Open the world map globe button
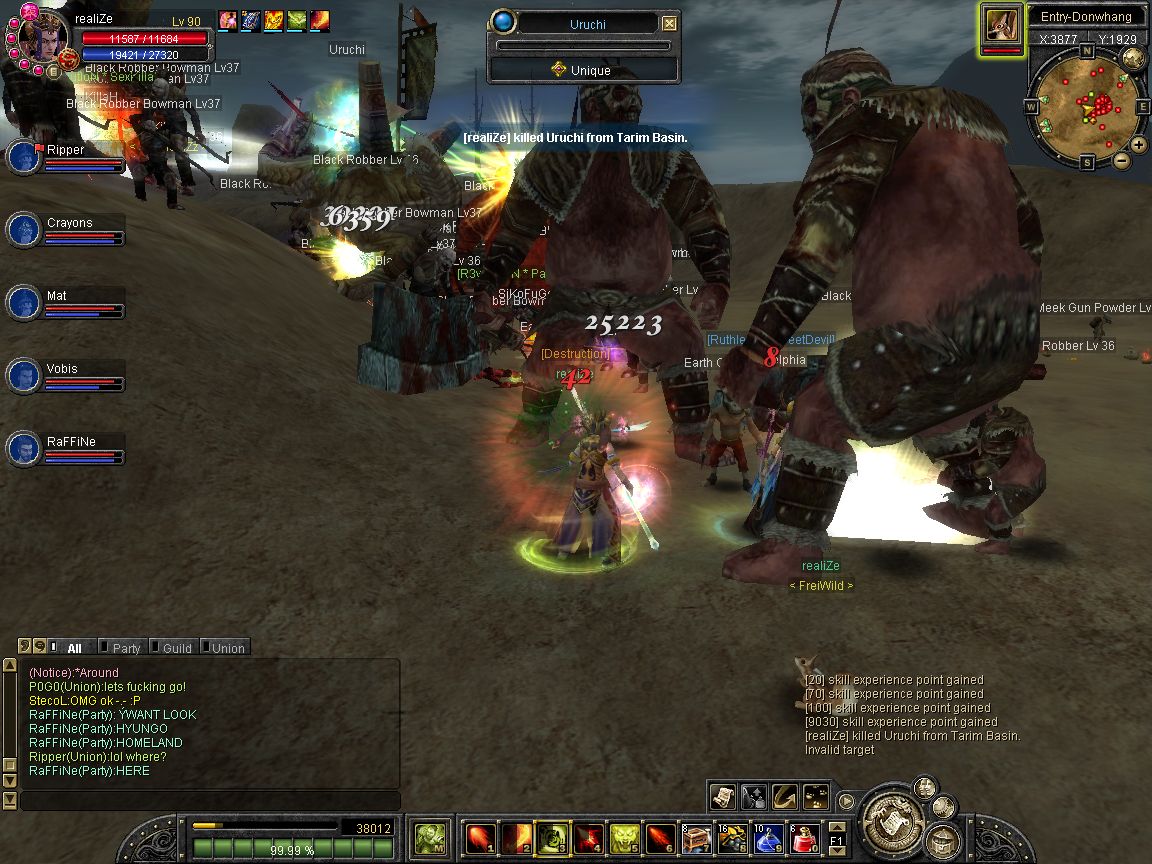The height and width of the screenshot is (864, 1152). [1133, 57]
